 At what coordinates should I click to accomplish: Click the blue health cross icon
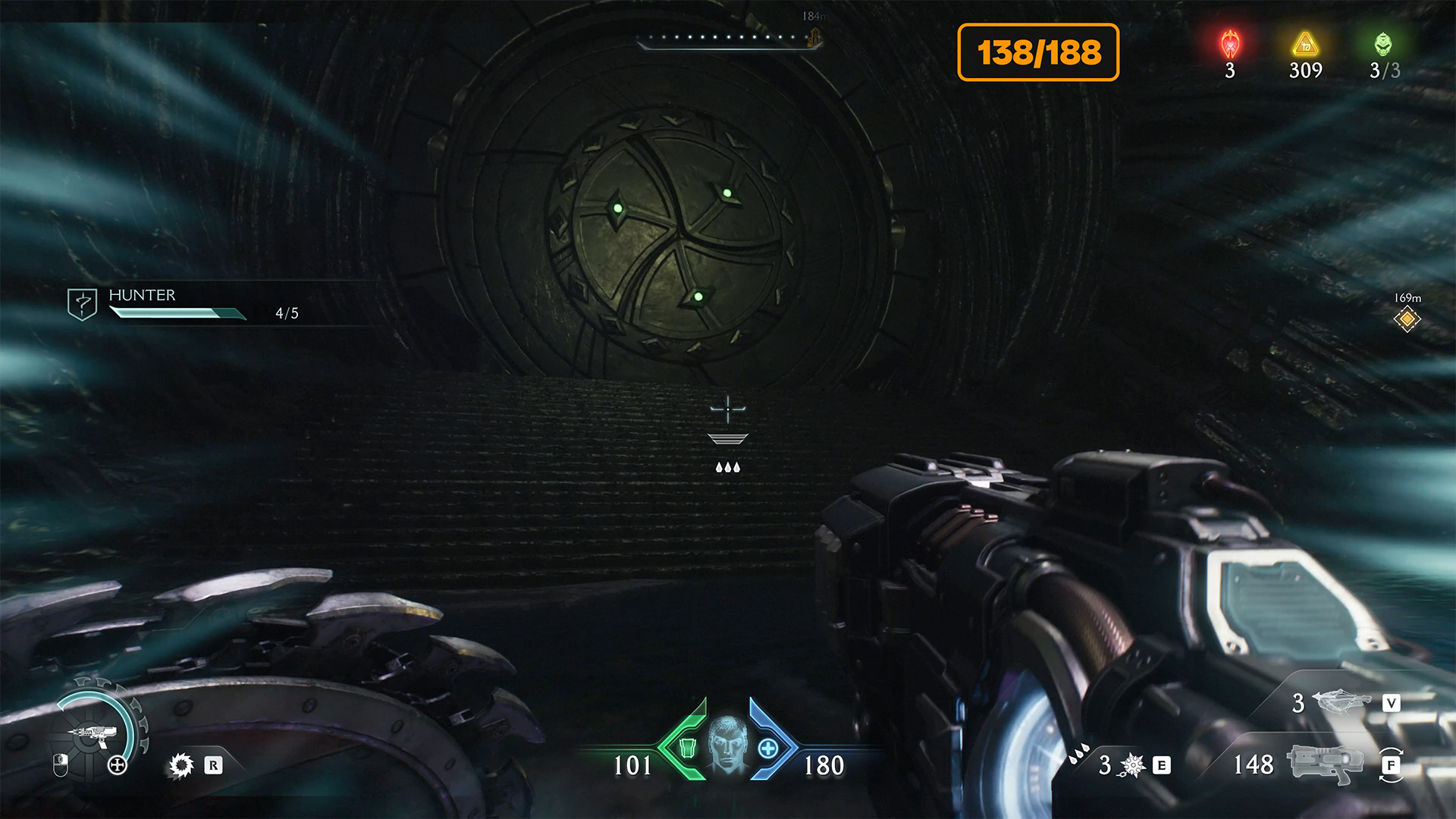pyautogui.click(x=767, y=749)
